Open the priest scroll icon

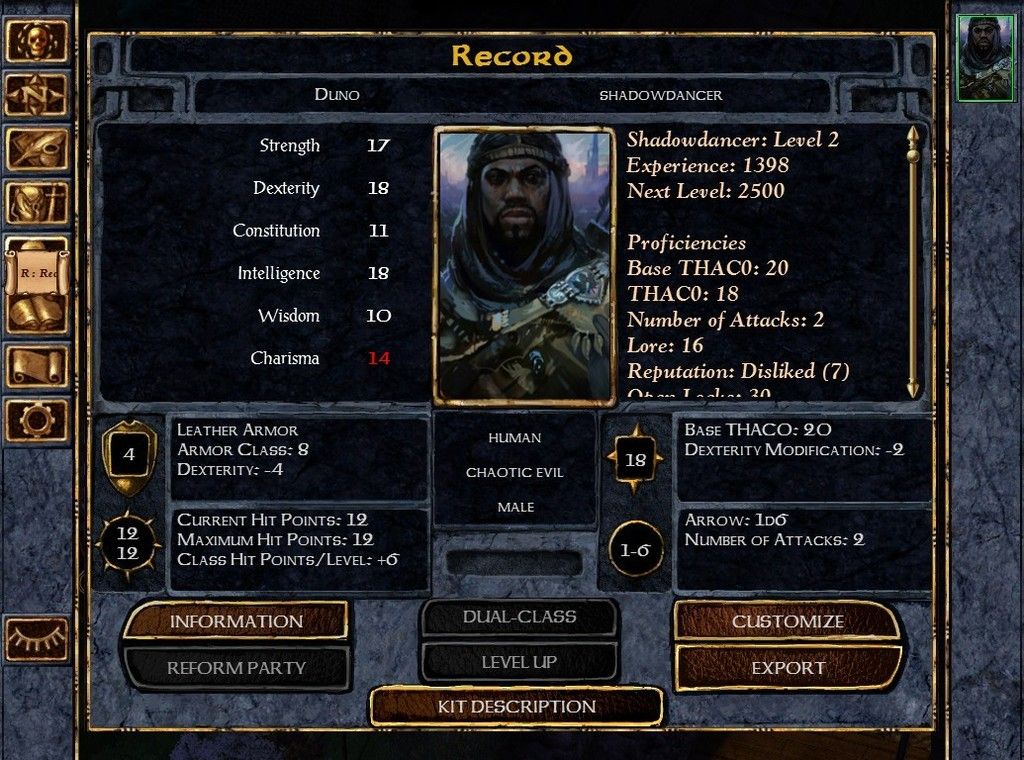[37, 365]
